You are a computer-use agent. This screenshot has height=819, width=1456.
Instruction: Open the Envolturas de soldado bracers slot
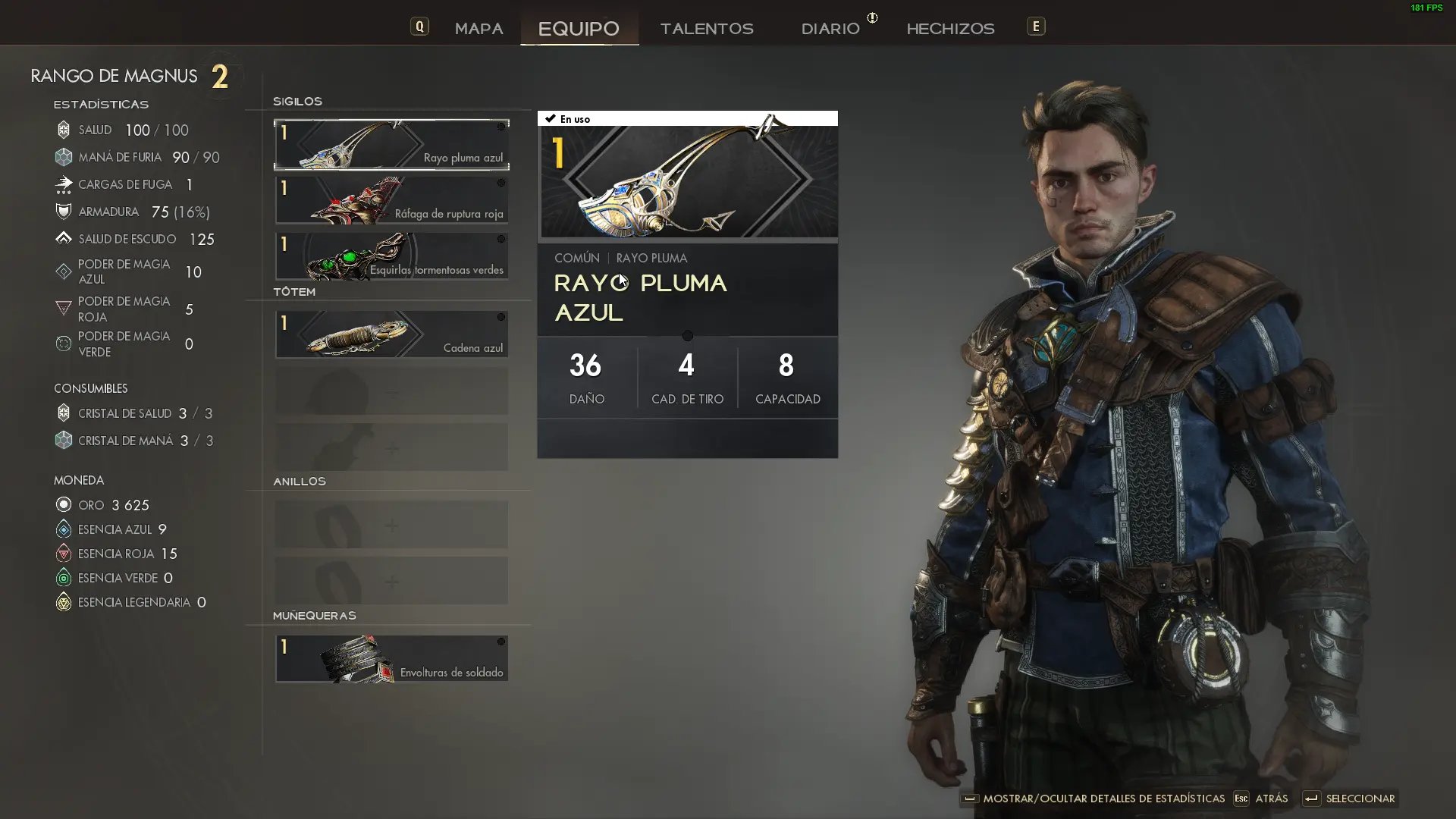391,659
